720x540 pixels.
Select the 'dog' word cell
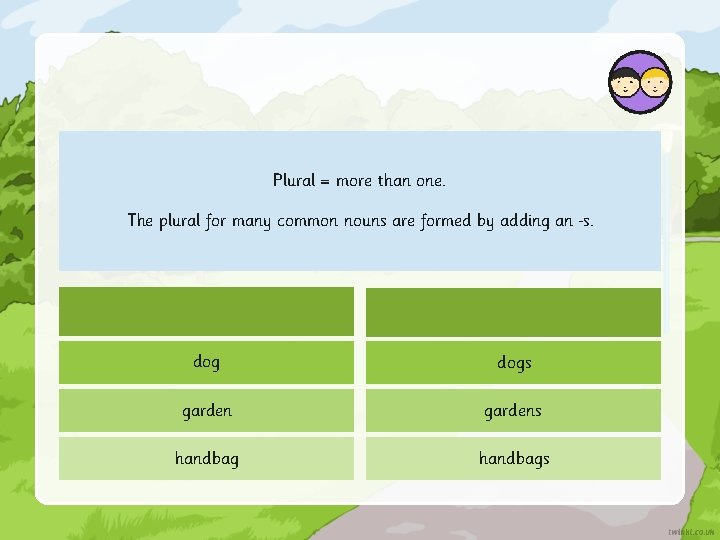[x=206, y=362]
